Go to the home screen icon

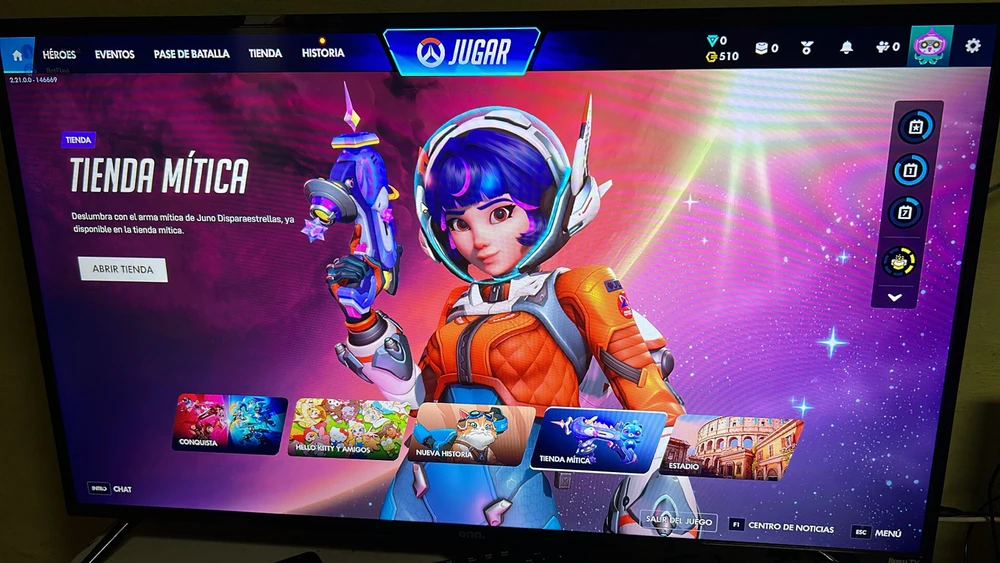tap(18, 54)
